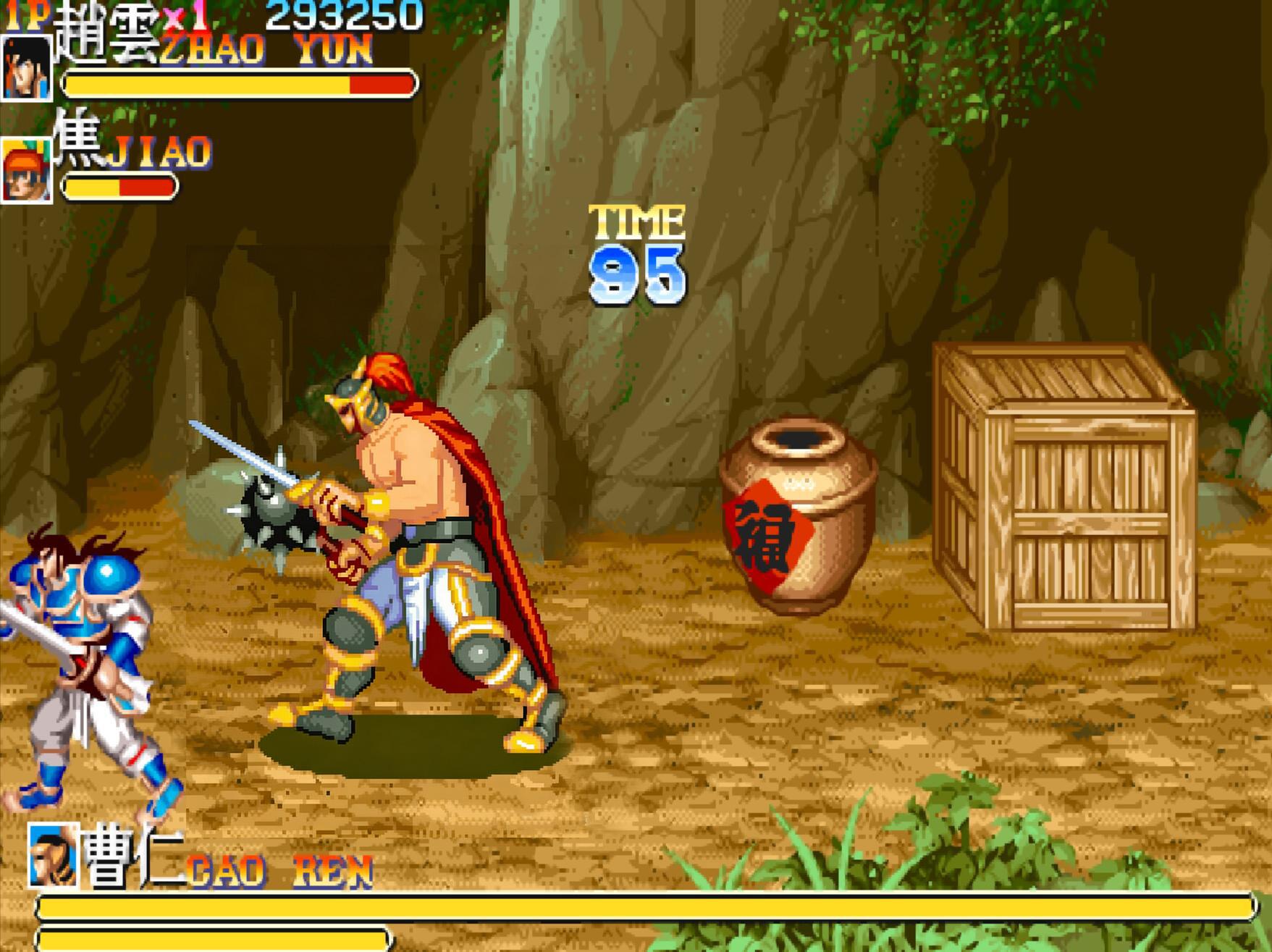The image size is (1272, 952).
Task: Click Zhao Yun's player portrait
Action: [x=26, y=67]
